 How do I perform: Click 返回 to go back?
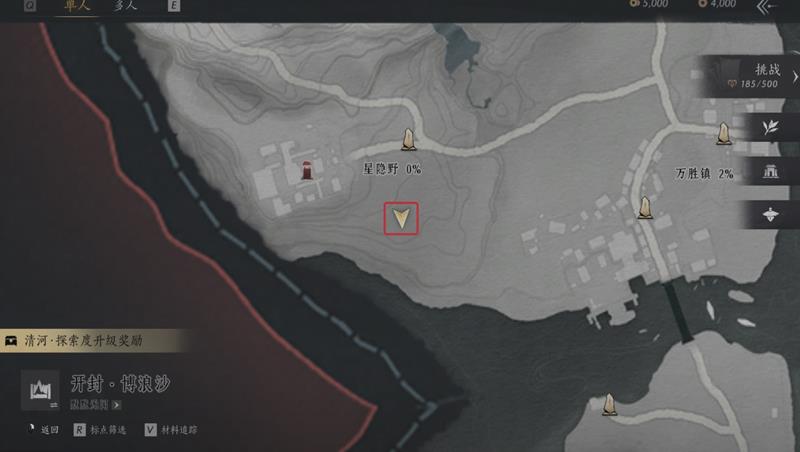[x=43, y=431]
